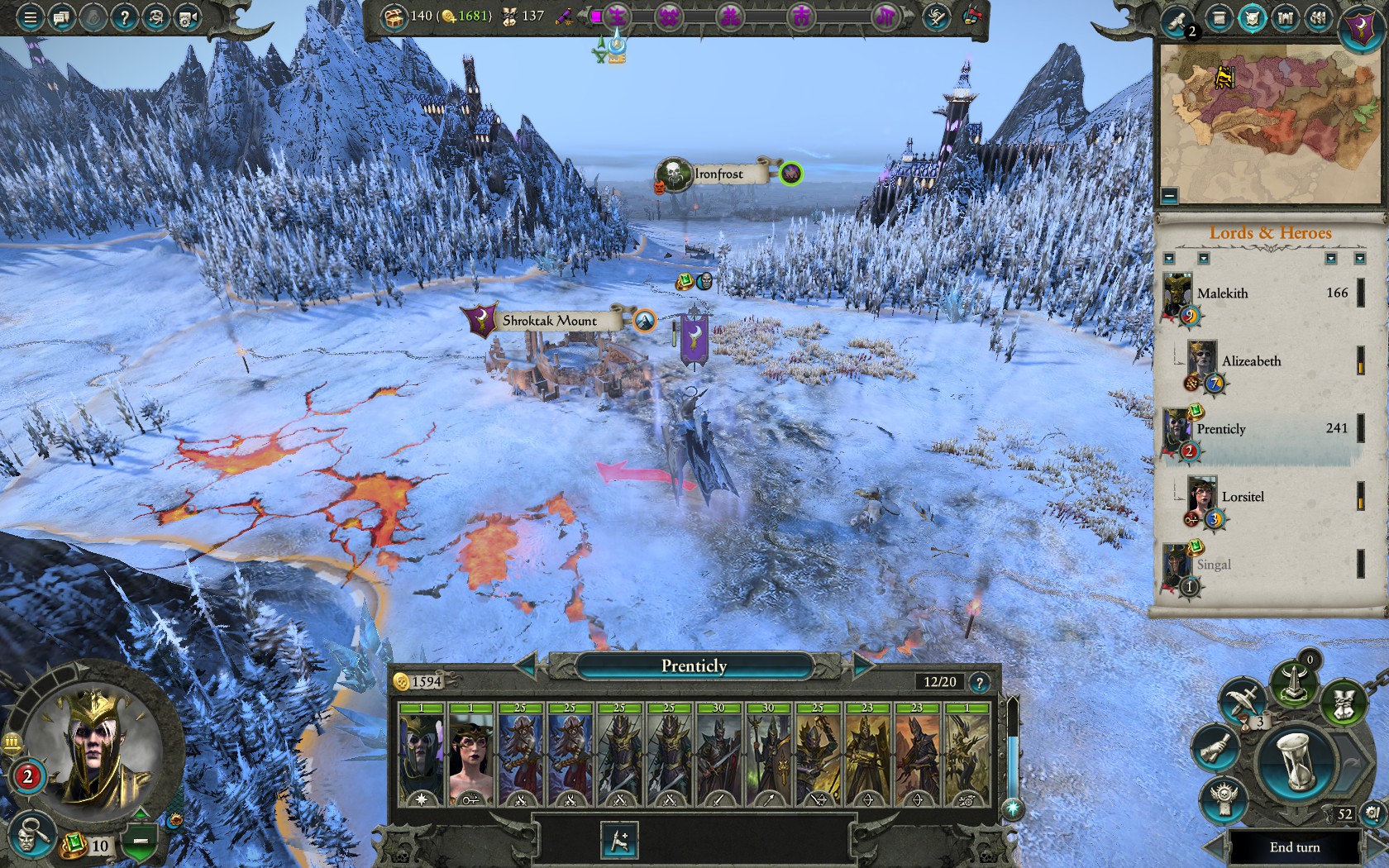Screen dimensions: 1389x868
Task: Select the Shroktak Mount settlement label
Action: (x=549, y=321)
